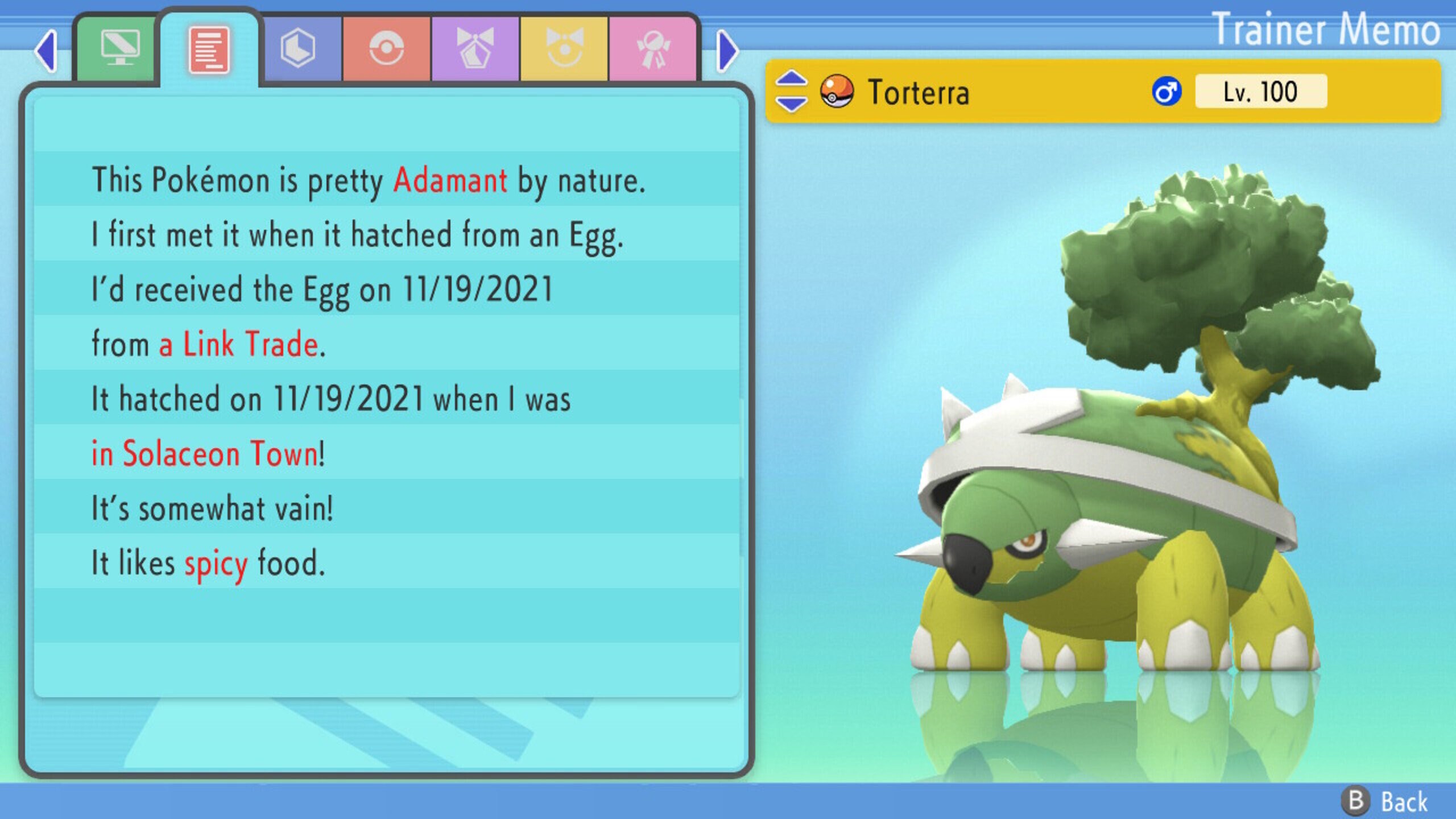This screenshot has width=1456, height=819.
Task: Open the stats tab with hexagon icon
Action: pyautogui.click(x=300, y=48)
